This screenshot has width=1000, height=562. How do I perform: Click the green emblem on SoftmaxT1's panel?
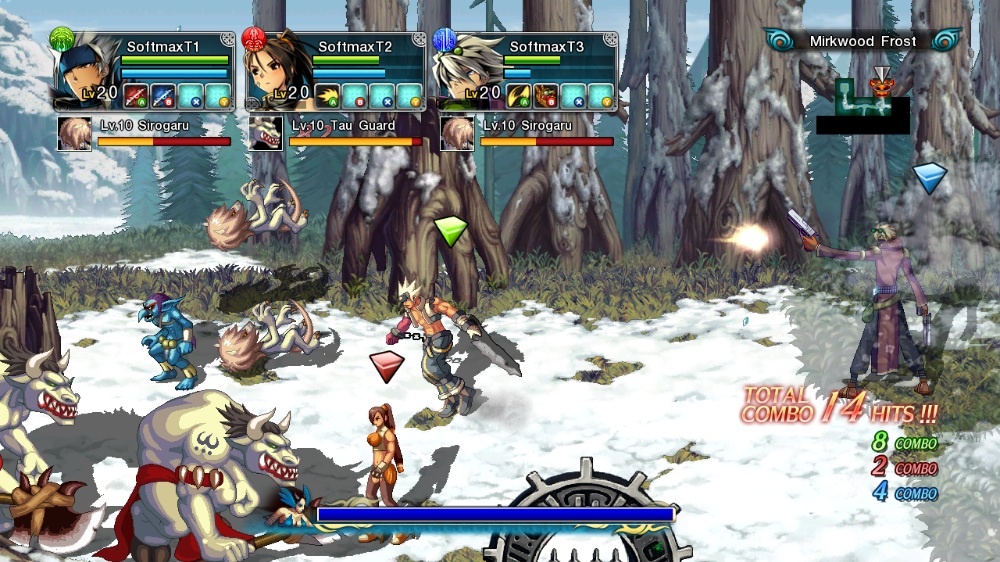point(62,39)
